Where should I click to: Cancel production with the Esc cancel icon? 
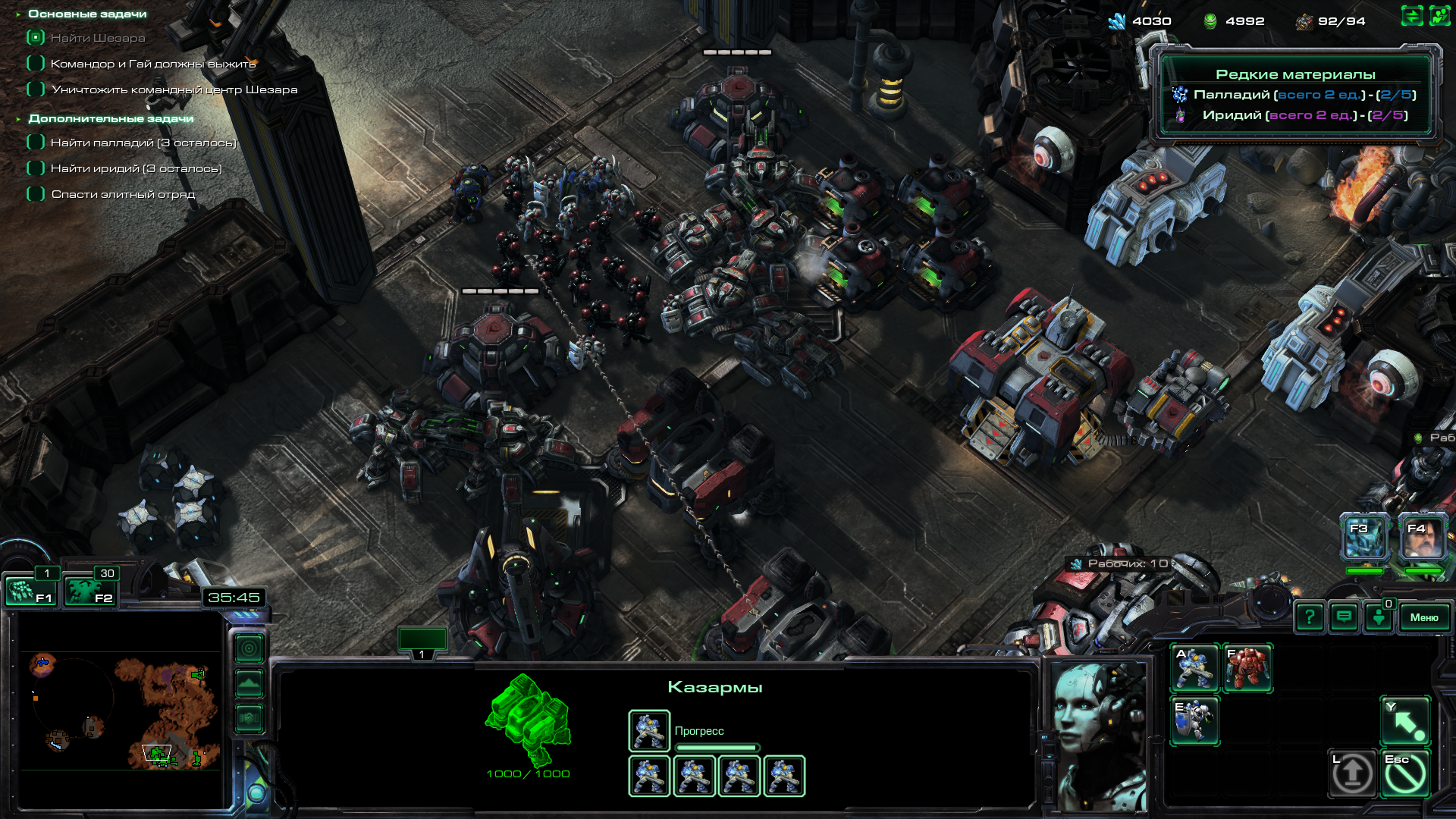tap(1405, 773)
